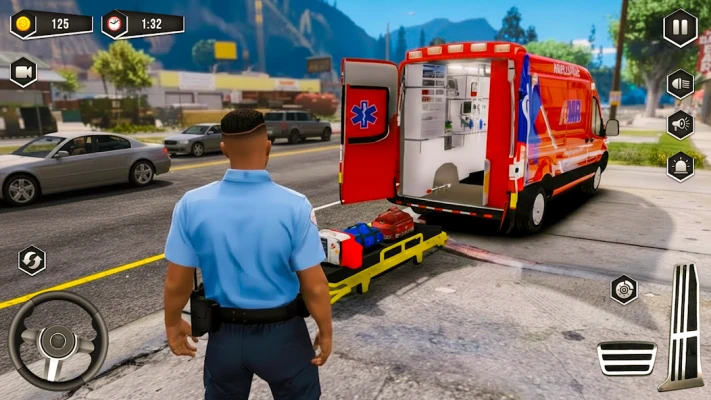This screenshot has width=711, height=400.
Task: Tap the steering wheel control
Action: point(58,341)
